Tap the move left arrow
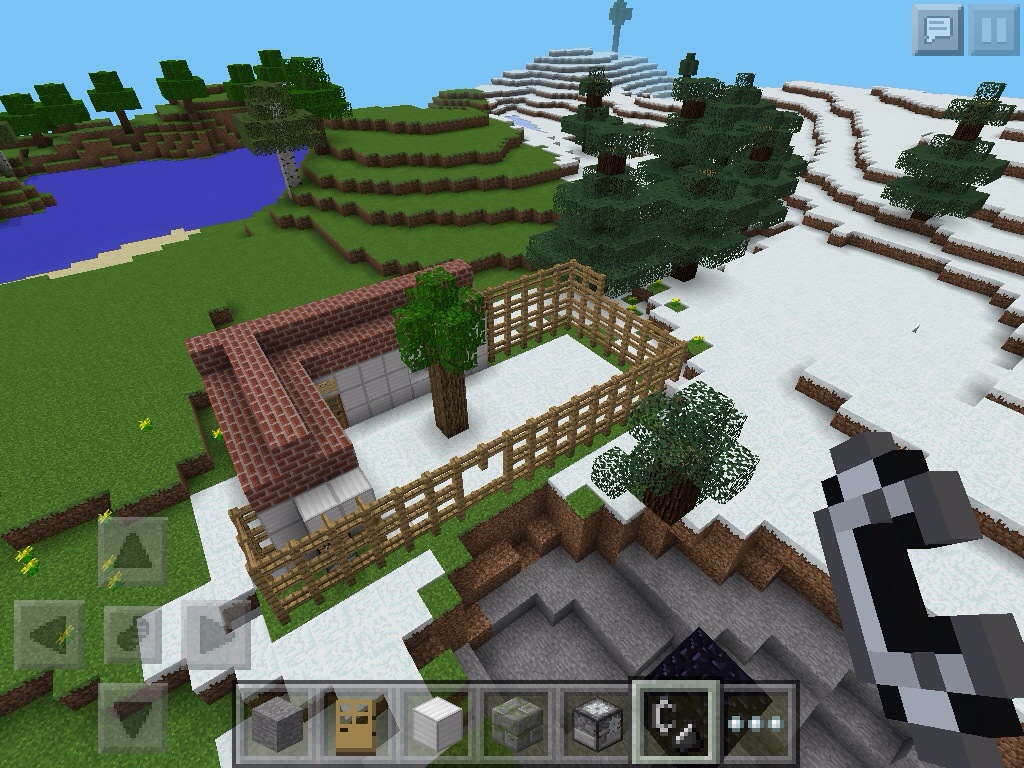1024x768 pixels. click(x=48, y=634)
